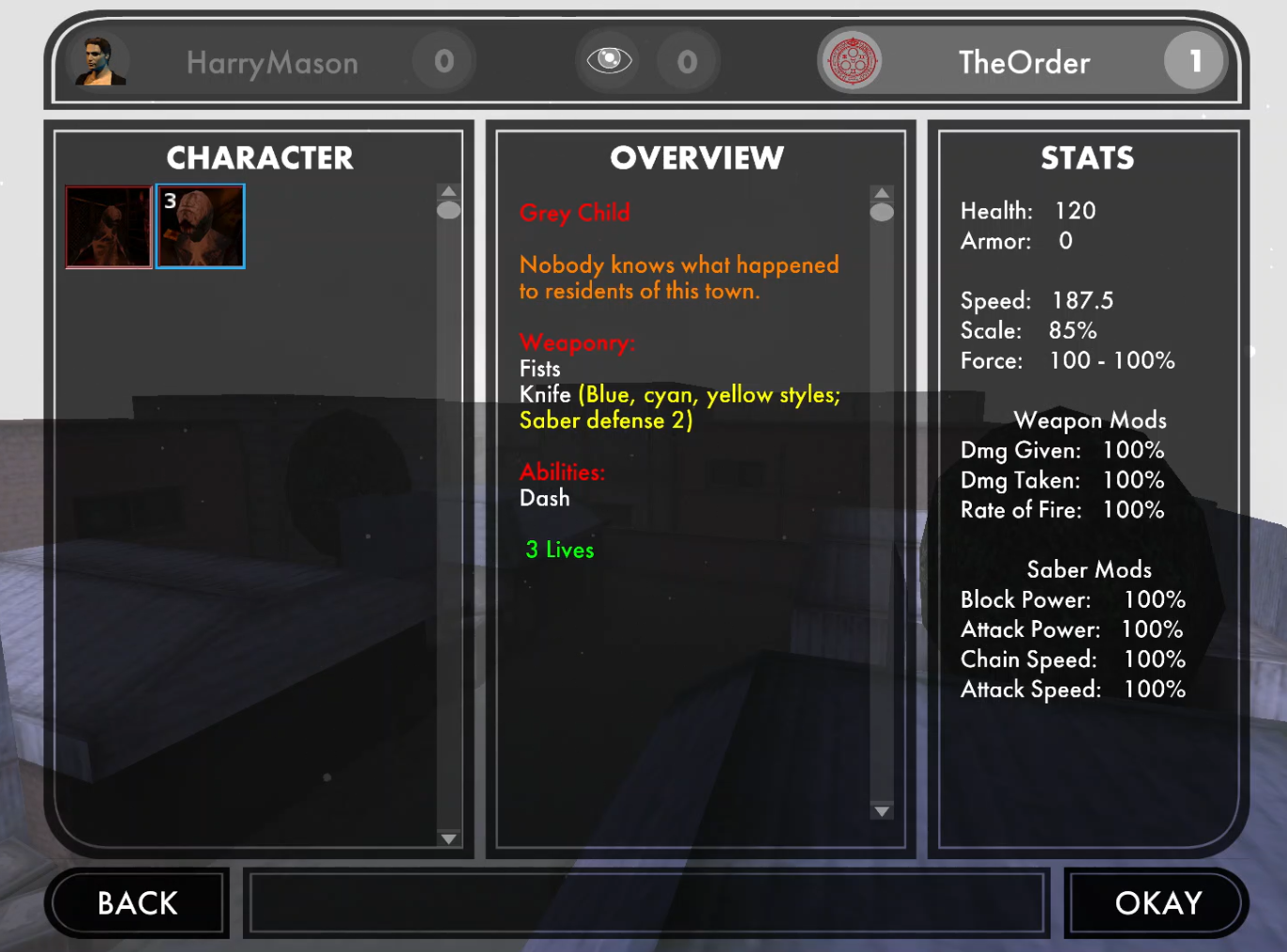Select the spectator eye icon

(x=609, y=61)
